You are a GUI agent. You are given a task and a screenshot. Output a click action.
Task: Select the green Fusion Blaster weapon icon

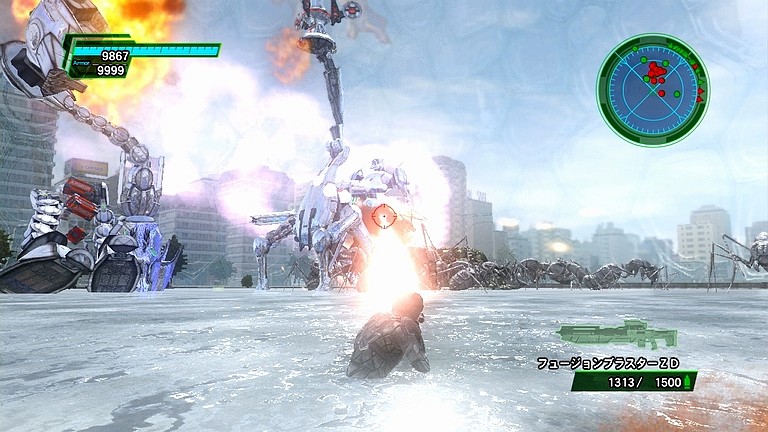click(x=617, y=334)
